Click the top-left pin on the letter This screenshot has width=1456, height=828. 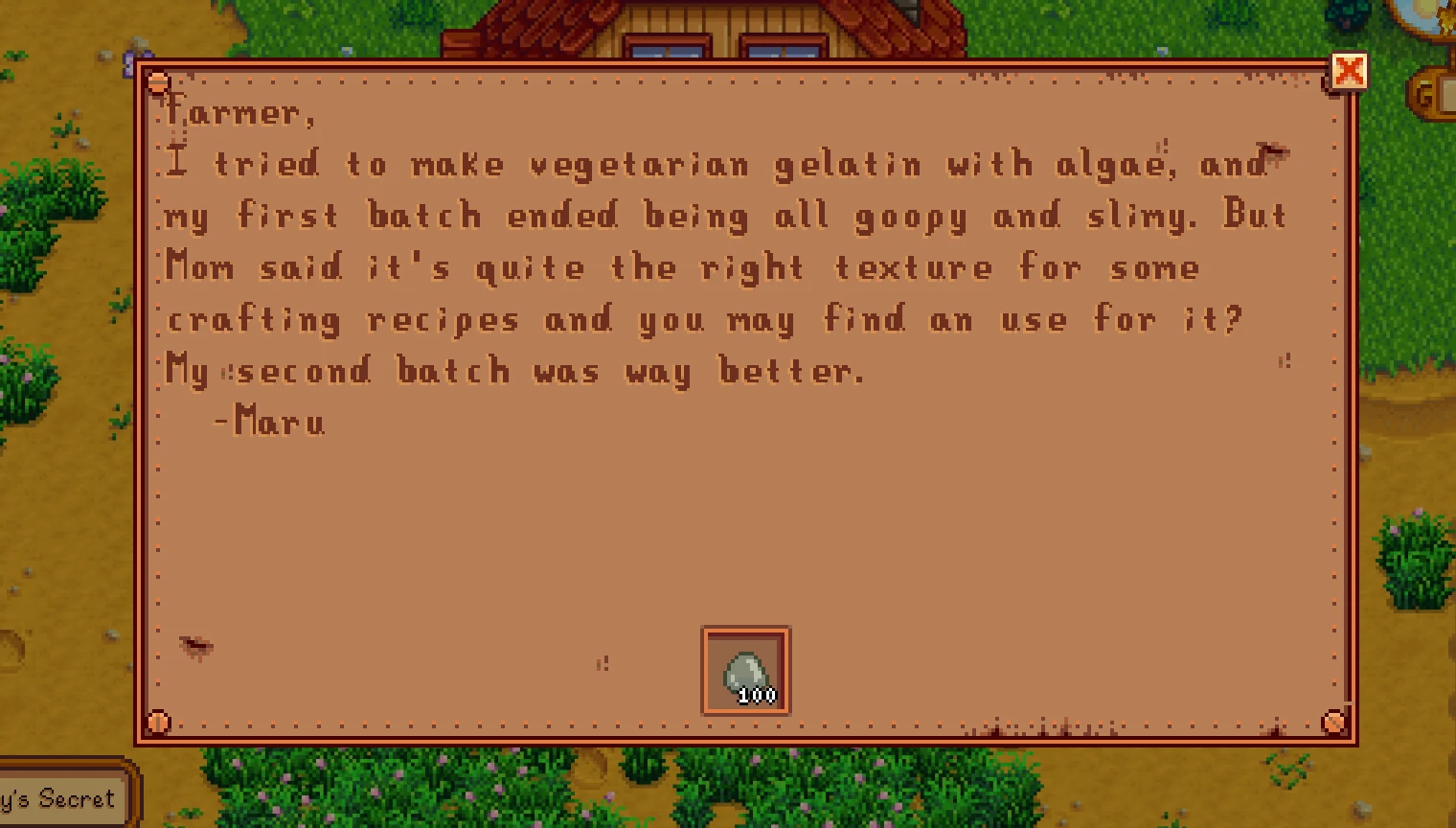click(158, 82)
